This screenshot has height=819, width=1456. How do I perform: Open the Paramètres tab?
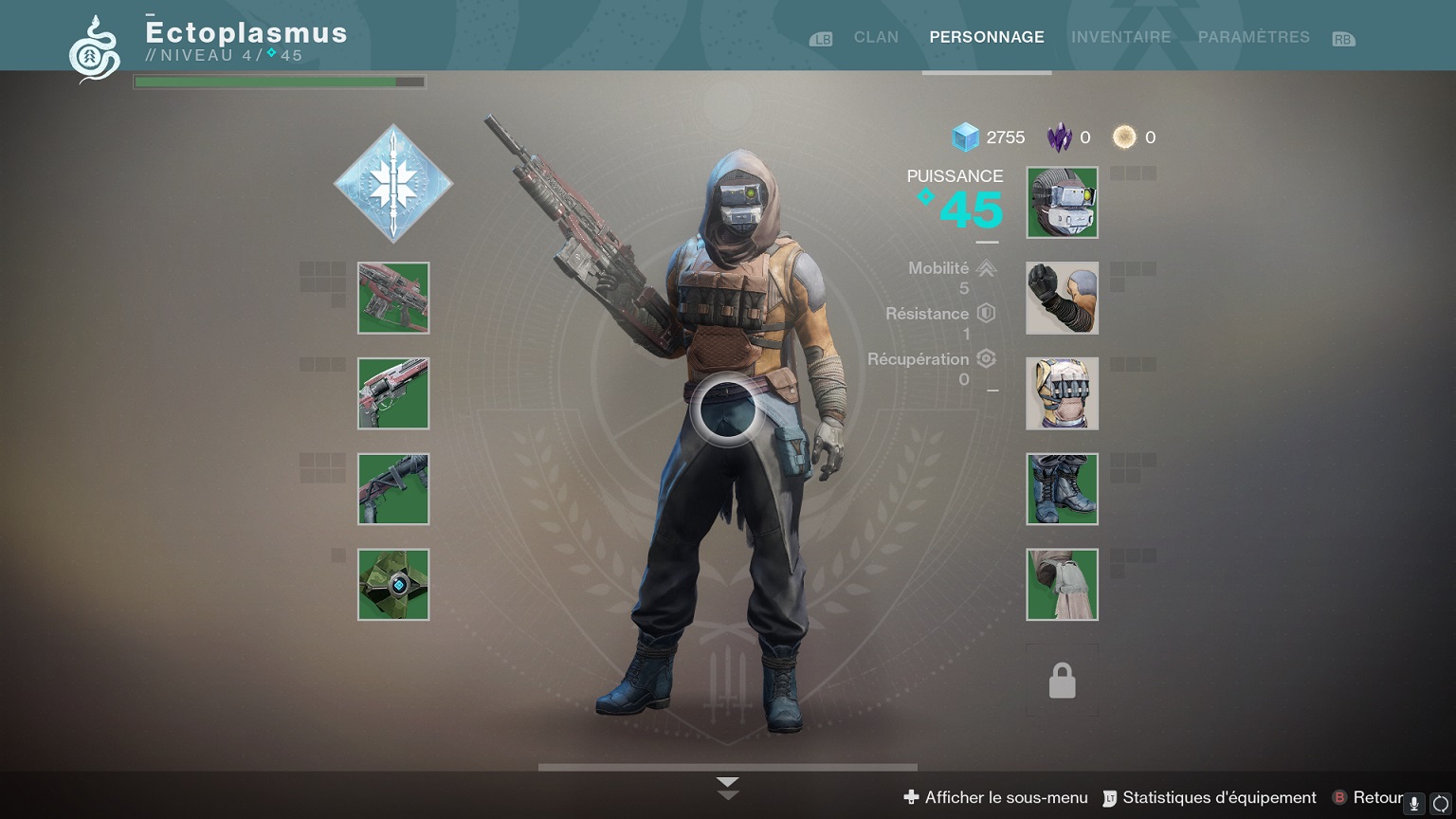(1253, 37)
